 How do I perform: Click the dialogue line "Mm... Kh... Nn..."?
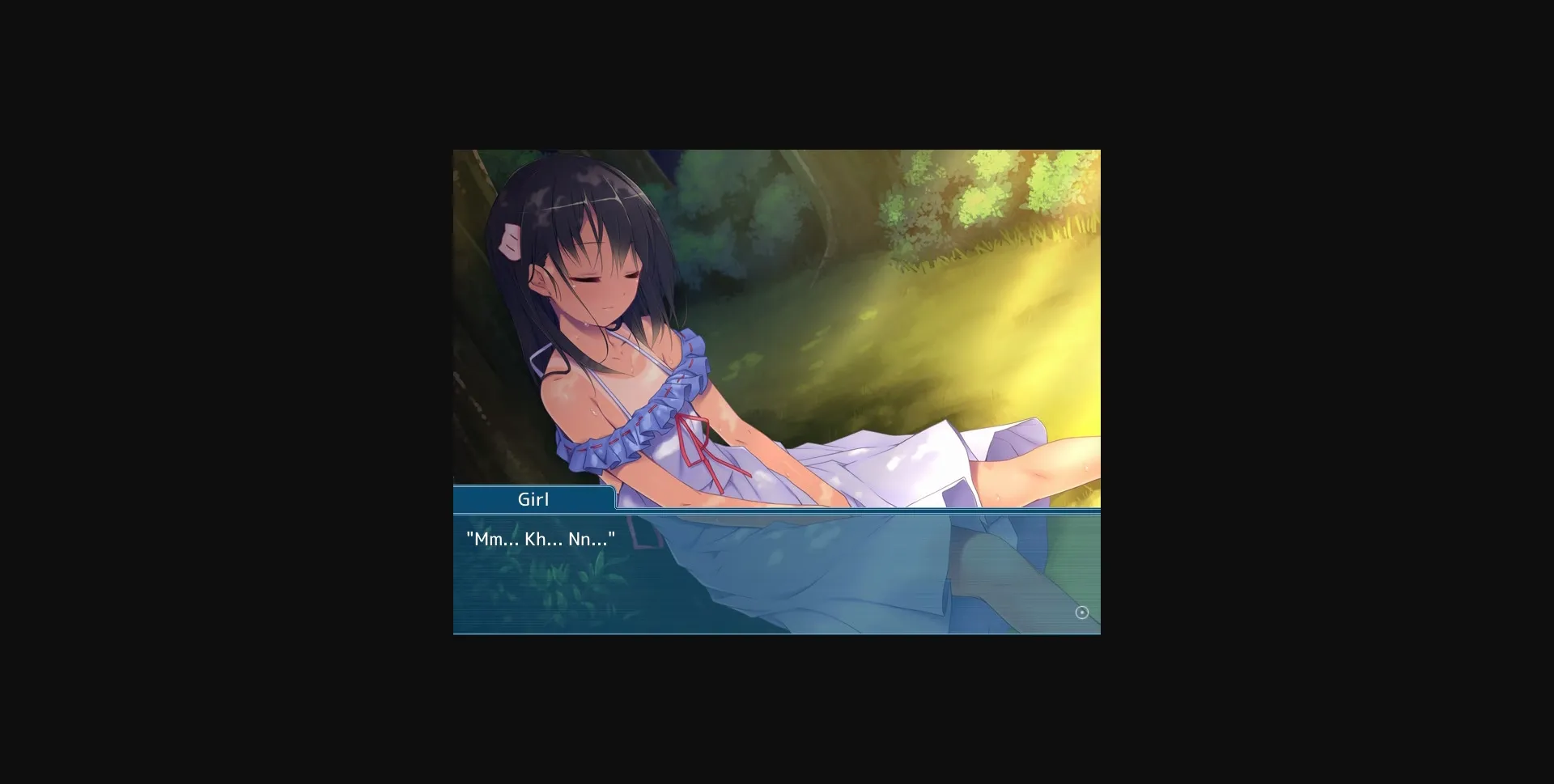[x=541, y=537]
